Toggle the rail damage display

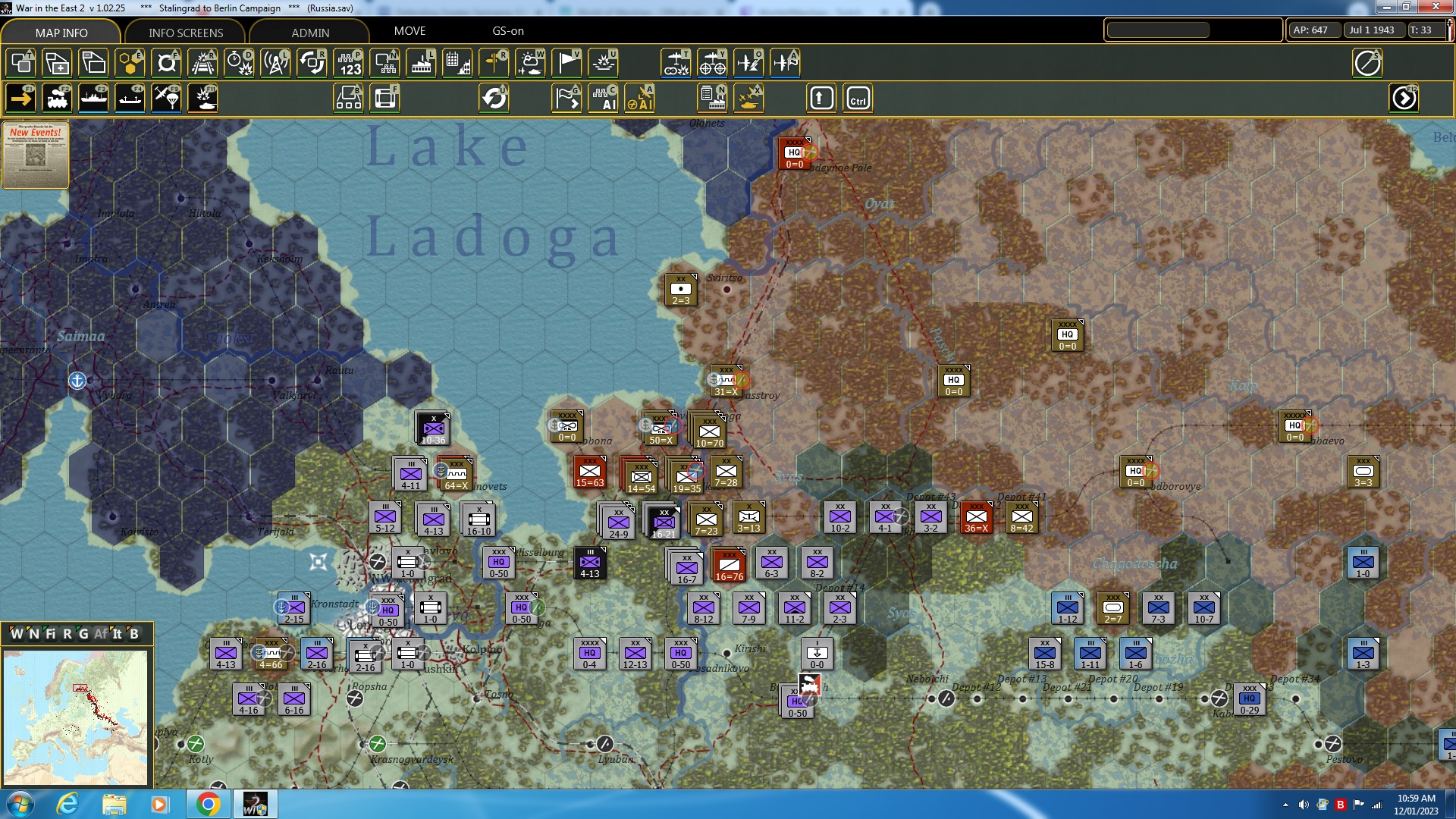click(202, 63)
